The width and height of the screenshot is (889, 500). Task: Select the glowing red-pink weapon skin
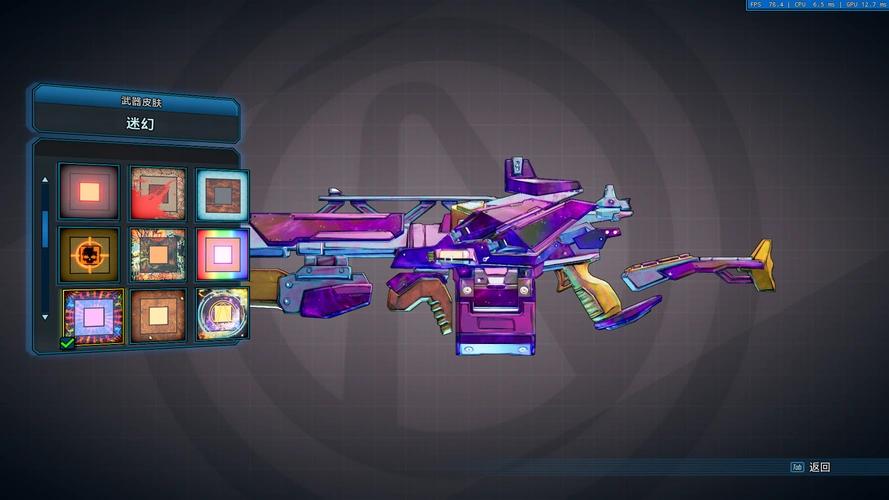[x=89, y=192]
